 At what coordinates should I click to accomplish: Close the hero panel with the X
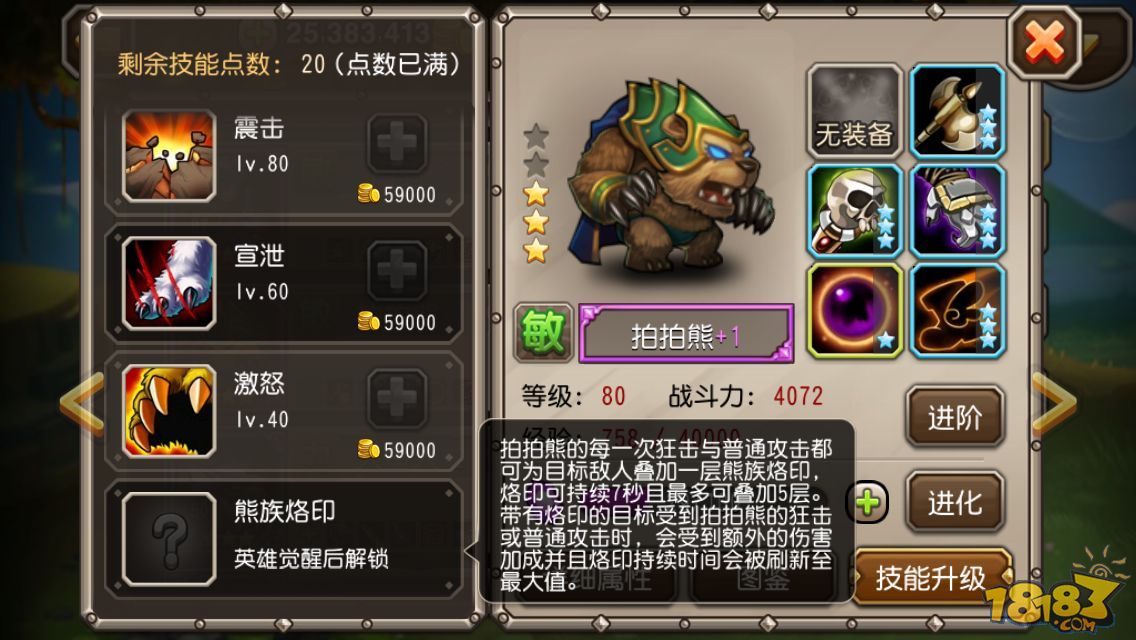point(1044,42)
